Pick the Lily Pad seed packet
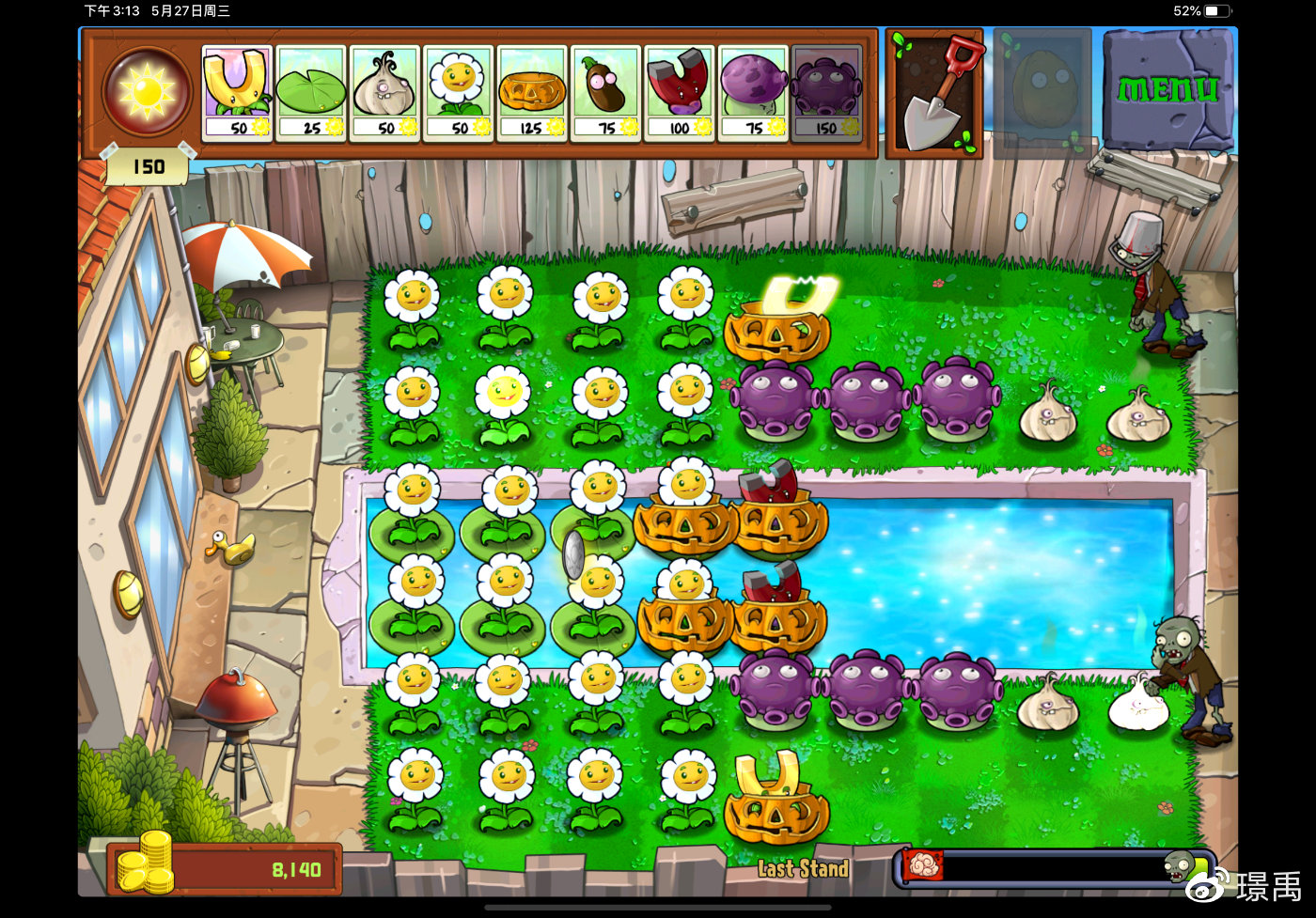This screenshot has width=1316, height=918. (x=311, y=93)
